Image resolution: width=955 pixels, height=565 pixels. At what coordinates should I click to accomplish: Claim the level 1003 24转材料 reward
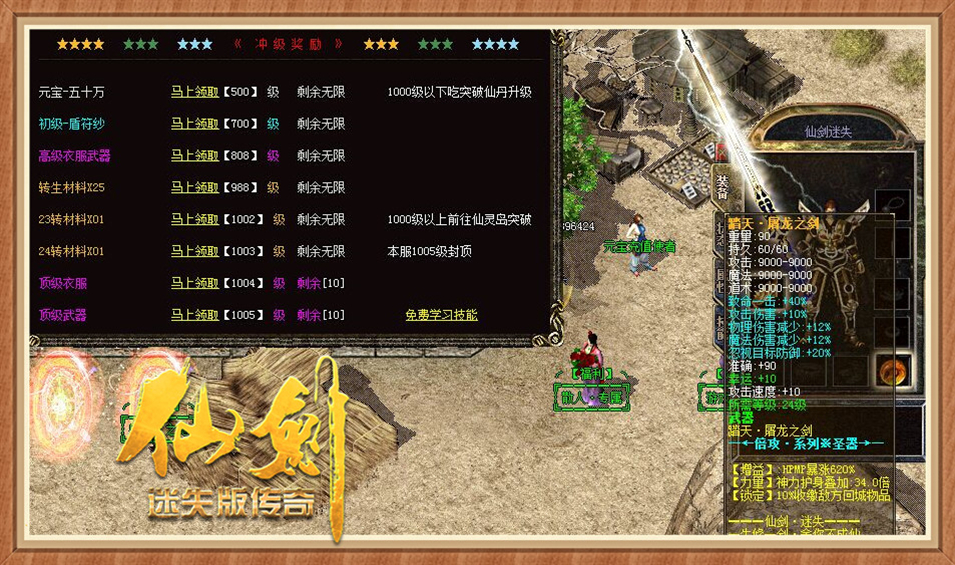(x=194, y=251)
